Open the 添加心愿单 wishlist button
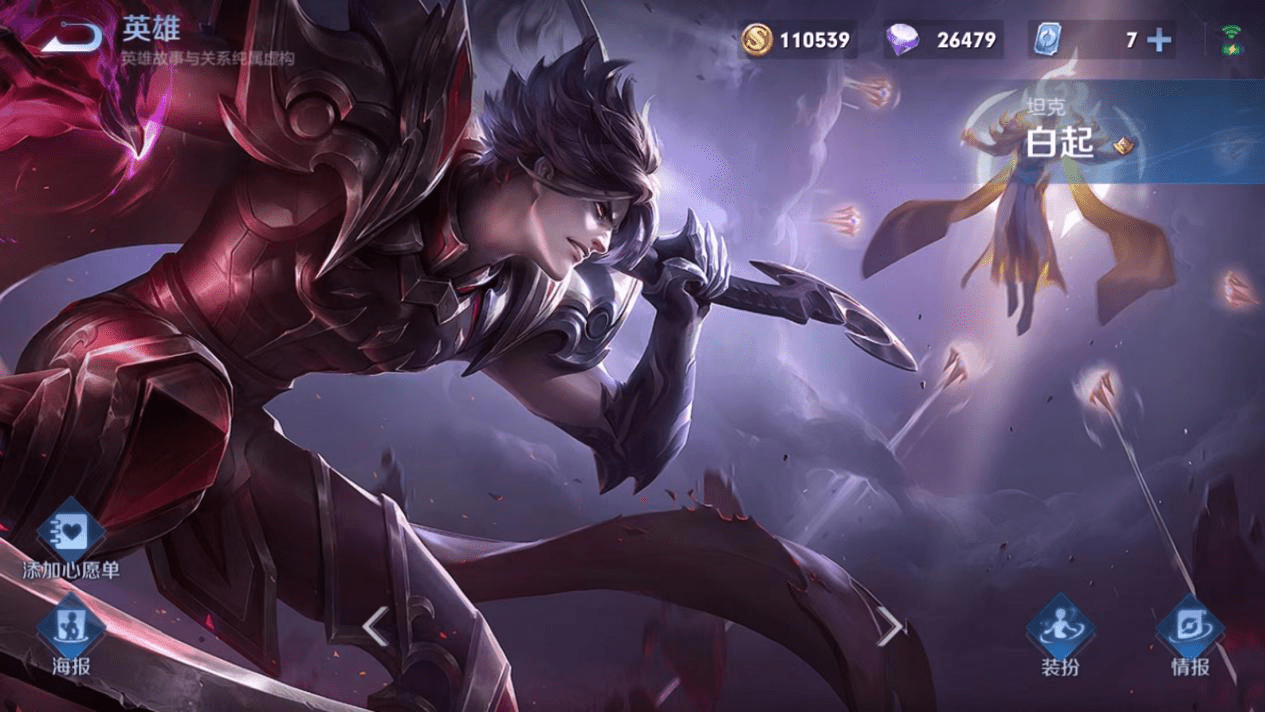 pos(71,535)
